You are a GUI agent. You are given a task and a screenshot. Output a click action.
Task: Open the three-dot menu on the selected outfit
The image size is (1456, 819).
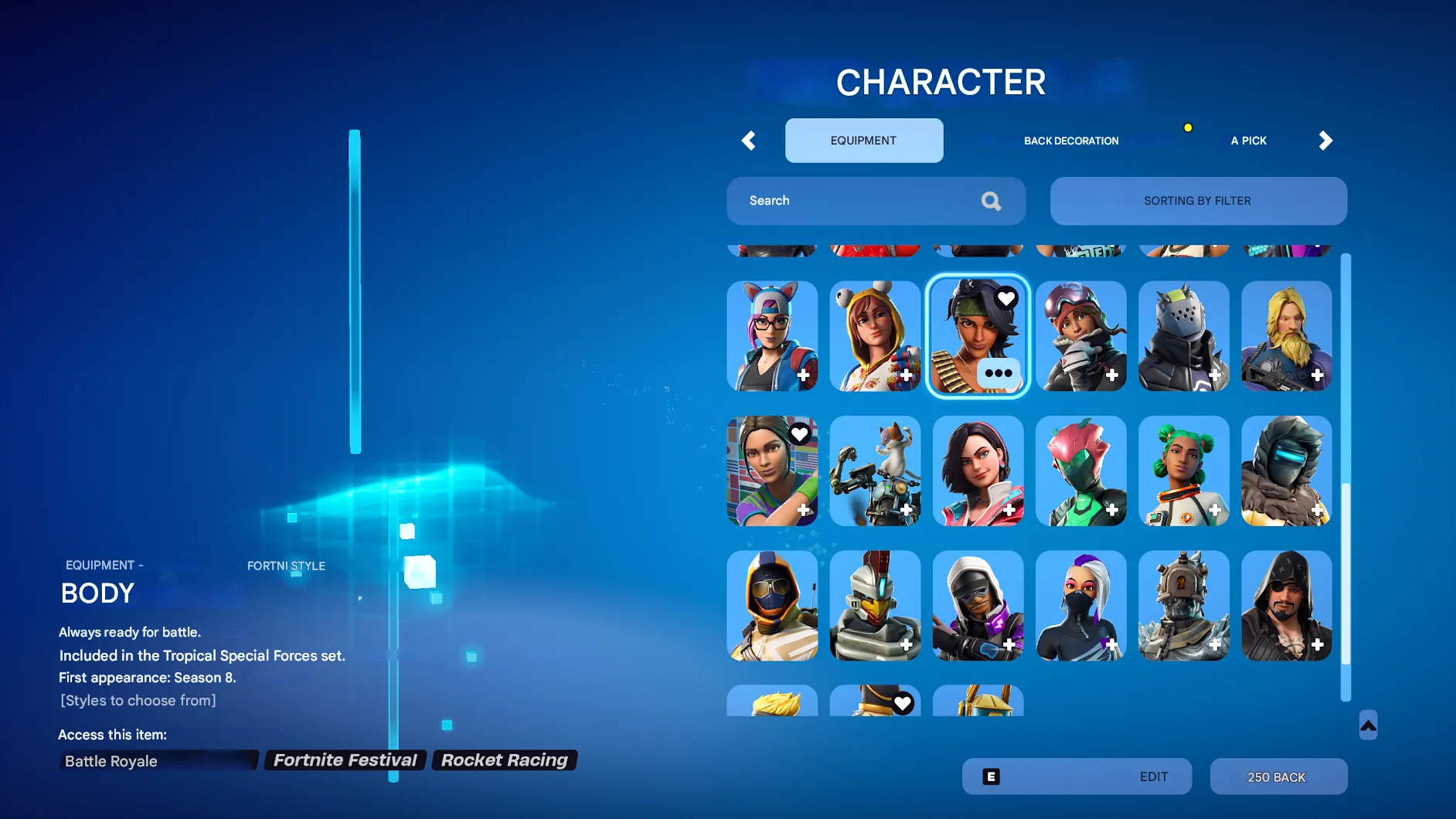(x=998, y=373)
